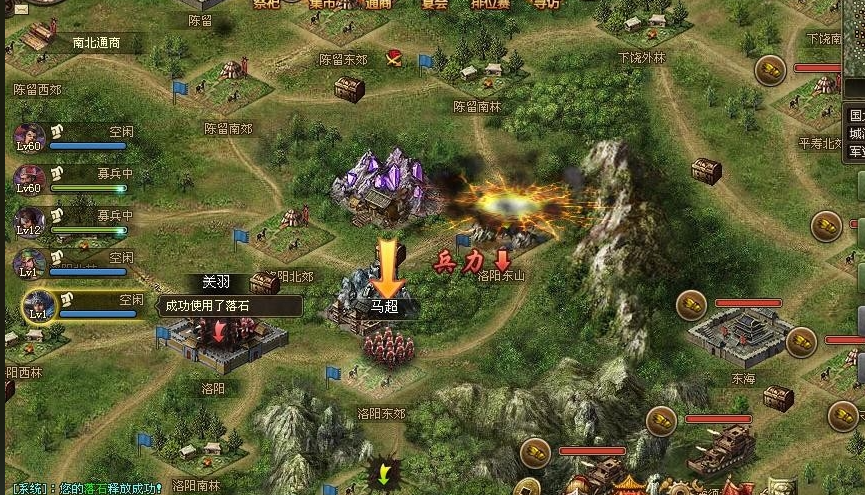Open the 宴会 banquet menu entry
865x495 pixels.
tap(434, 4)
